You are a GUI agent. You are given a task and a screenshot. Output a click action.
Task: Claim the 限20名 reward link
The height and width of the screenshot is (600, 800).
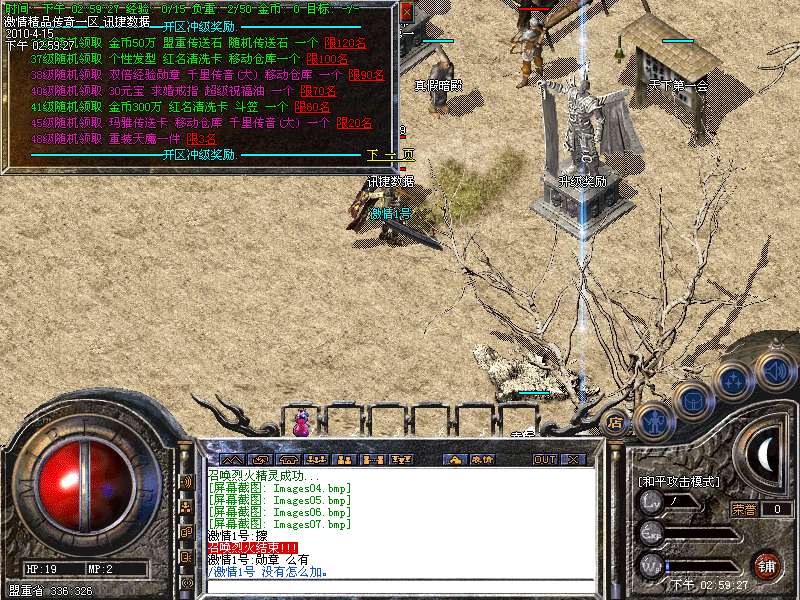(354, 123)
